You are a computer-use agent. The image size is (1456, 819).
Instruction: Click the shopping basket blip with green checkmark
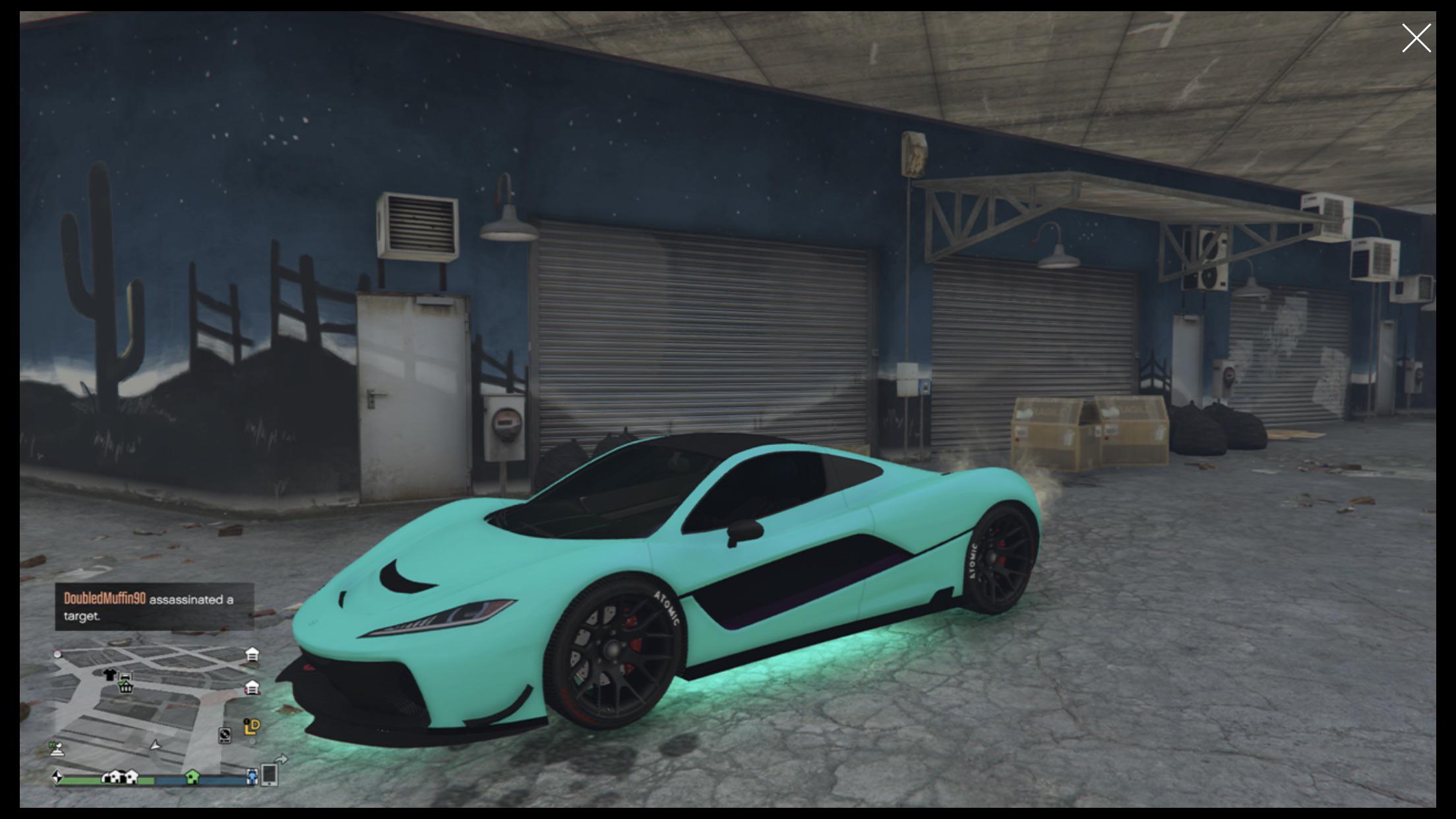coord(125,687)
